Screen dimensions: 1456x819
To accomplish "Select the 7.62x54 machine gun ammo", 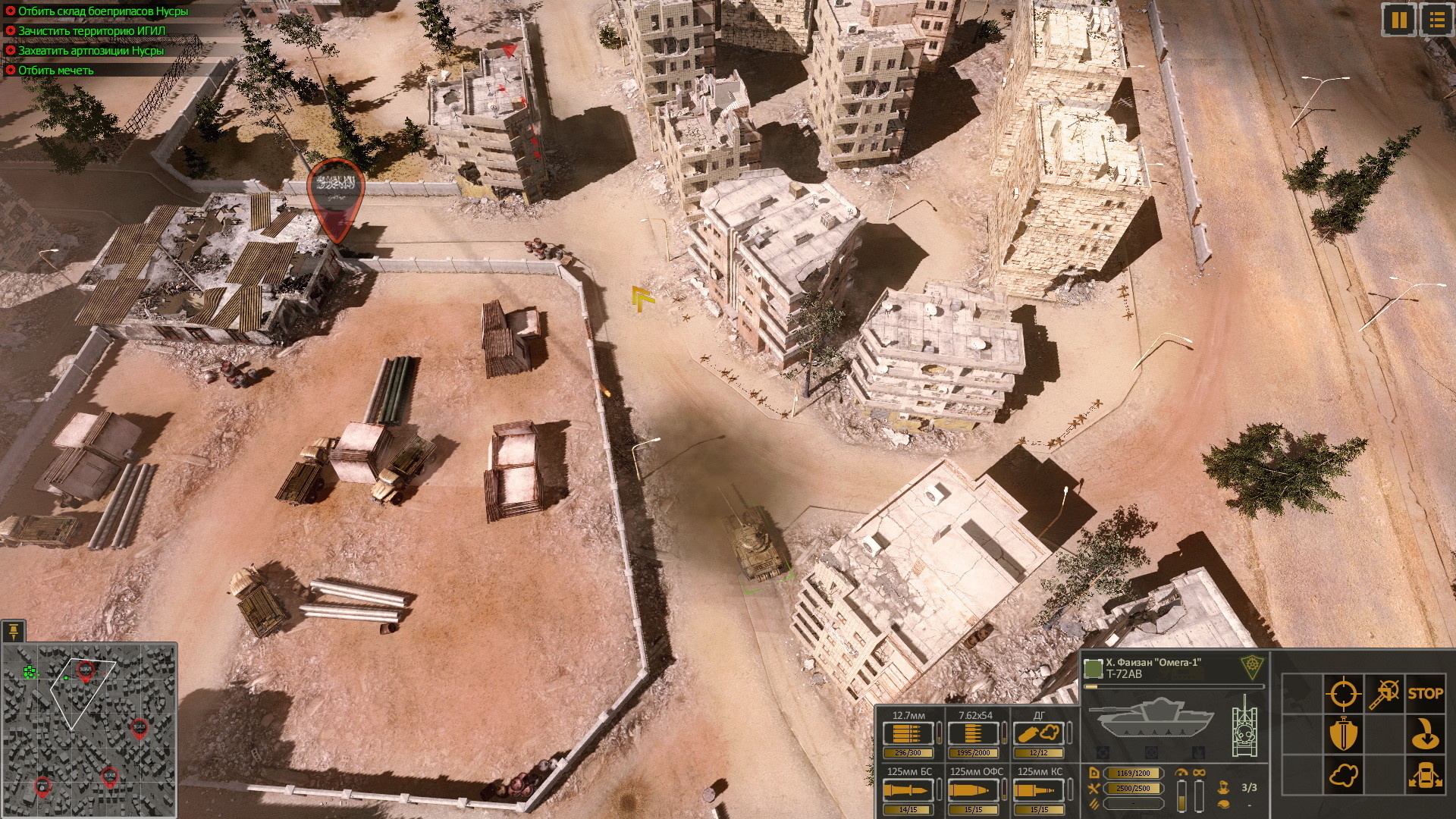I will 974,734.
